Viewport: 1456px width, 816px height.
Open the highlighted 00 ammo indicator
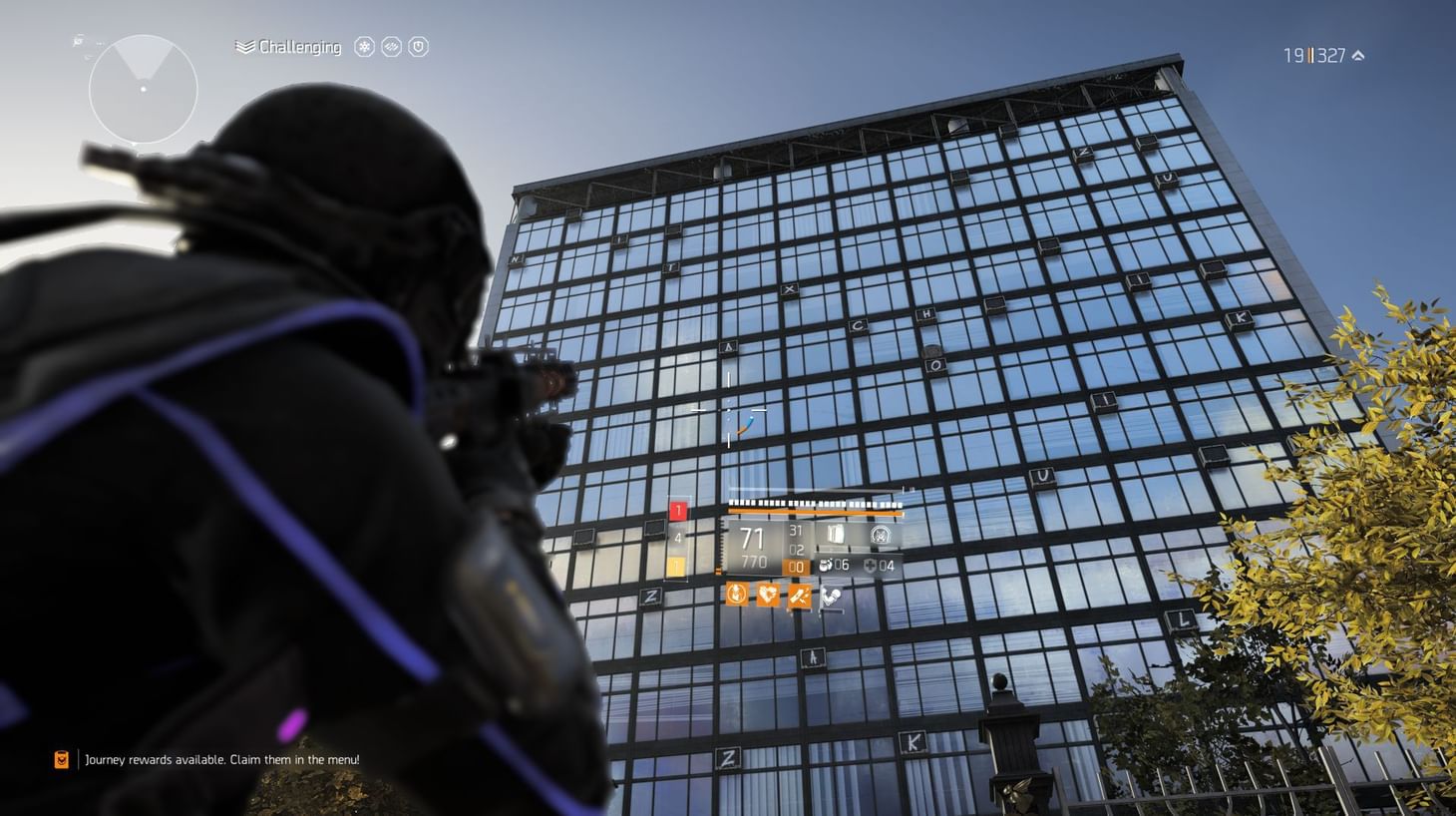coord(796,567)
